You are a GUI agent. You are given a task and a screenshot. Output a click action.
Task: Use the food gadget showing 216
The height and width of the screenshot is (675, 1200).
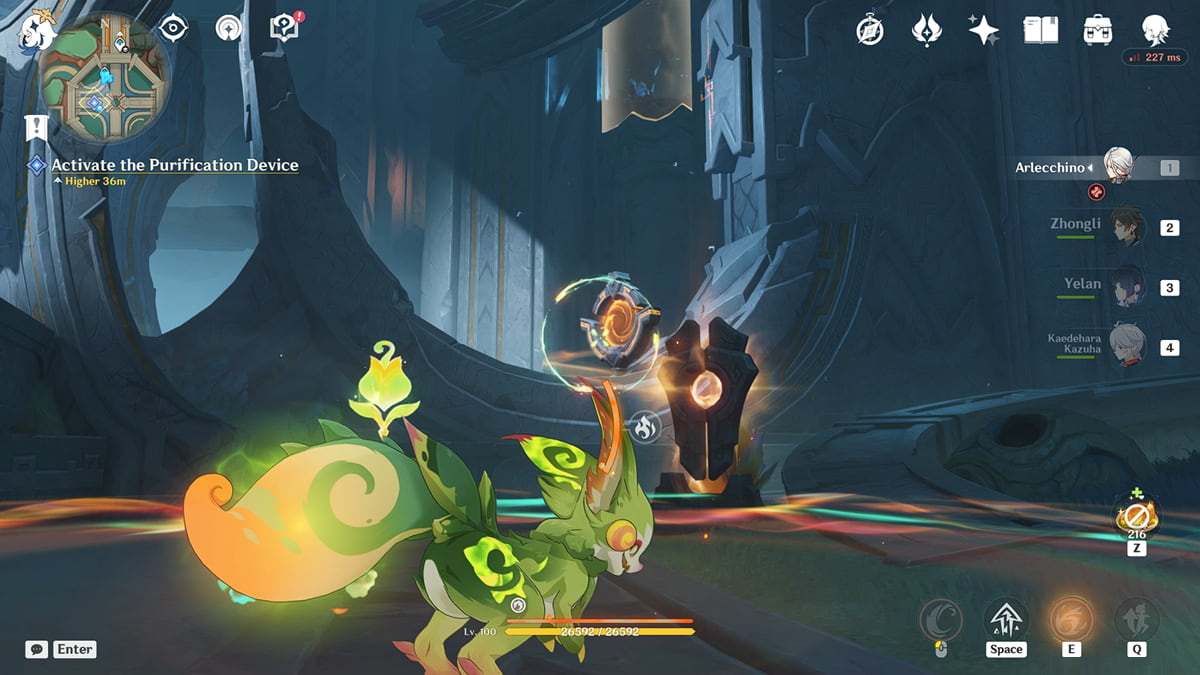pos(1137,516)
